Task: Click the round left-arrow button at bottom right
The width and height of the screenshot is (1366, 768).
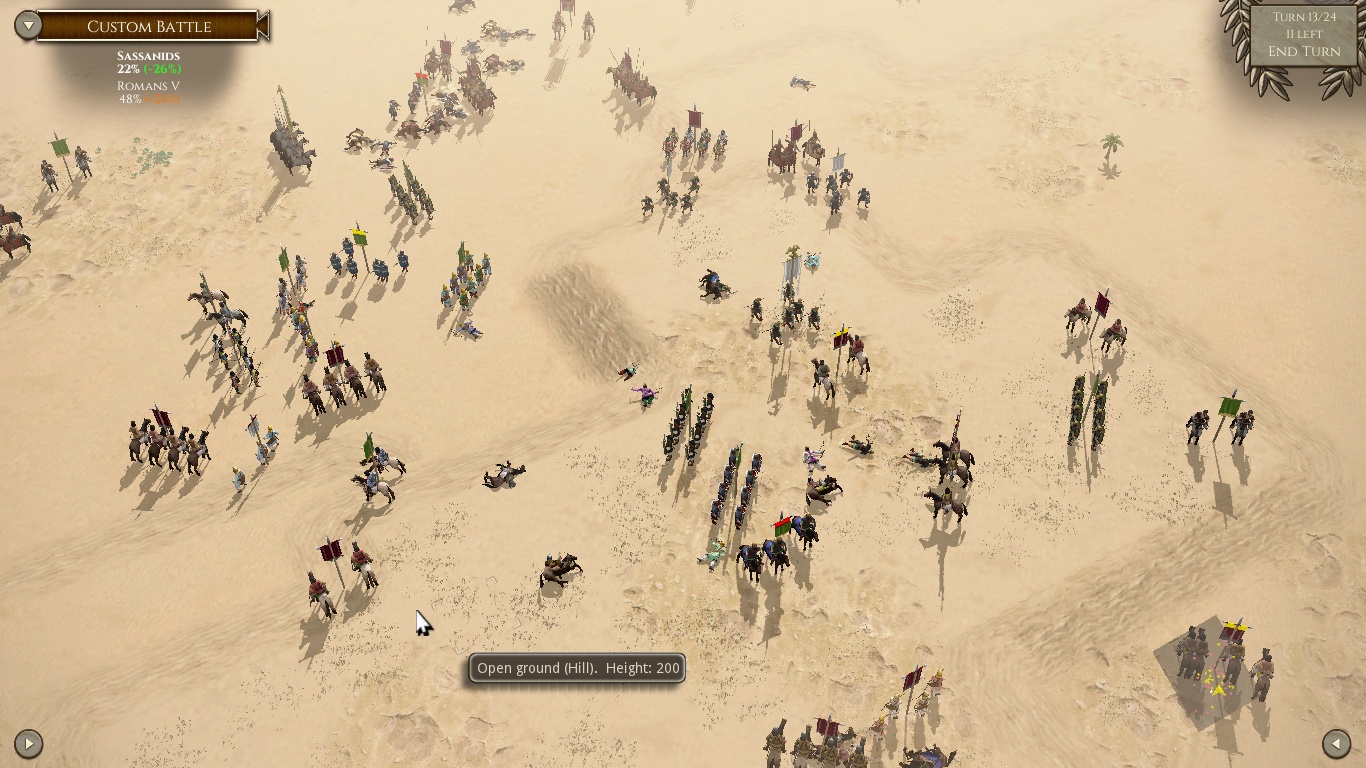Action: point(1336,743)
